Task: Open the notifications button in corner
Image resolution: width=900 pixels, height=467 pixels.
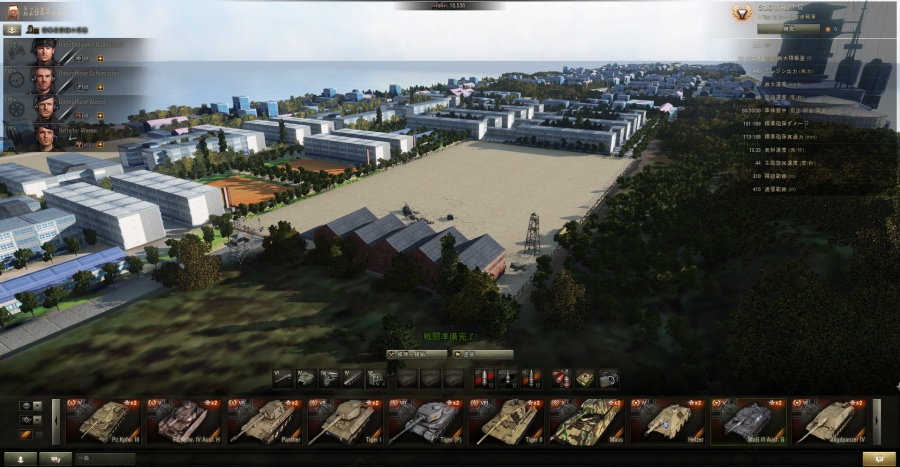Action: (879, 459)
